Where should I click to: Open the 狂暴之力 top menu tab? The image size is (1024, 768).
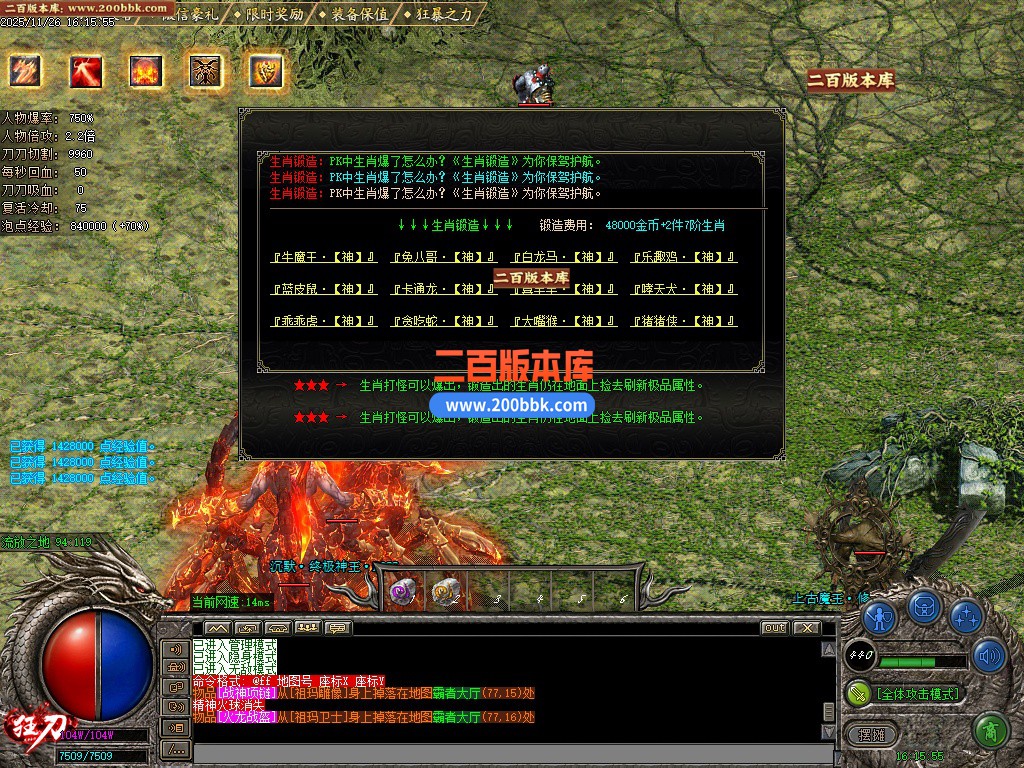442,14
